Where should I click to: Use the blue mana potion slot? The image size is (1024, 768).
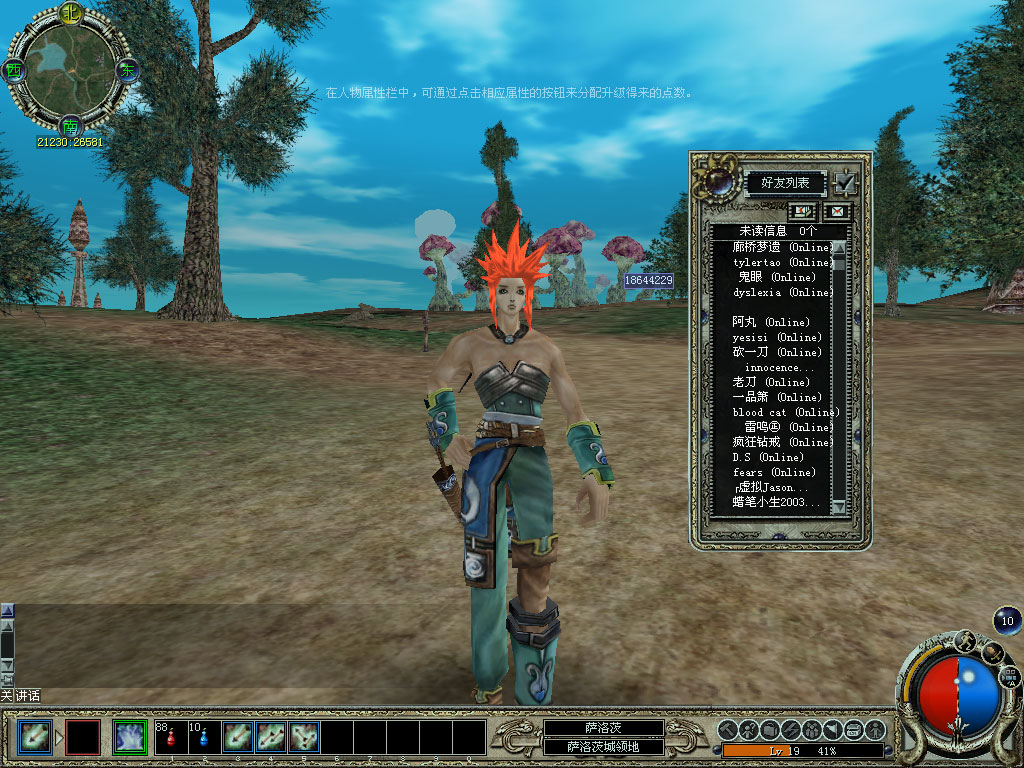tap(204, 738)
